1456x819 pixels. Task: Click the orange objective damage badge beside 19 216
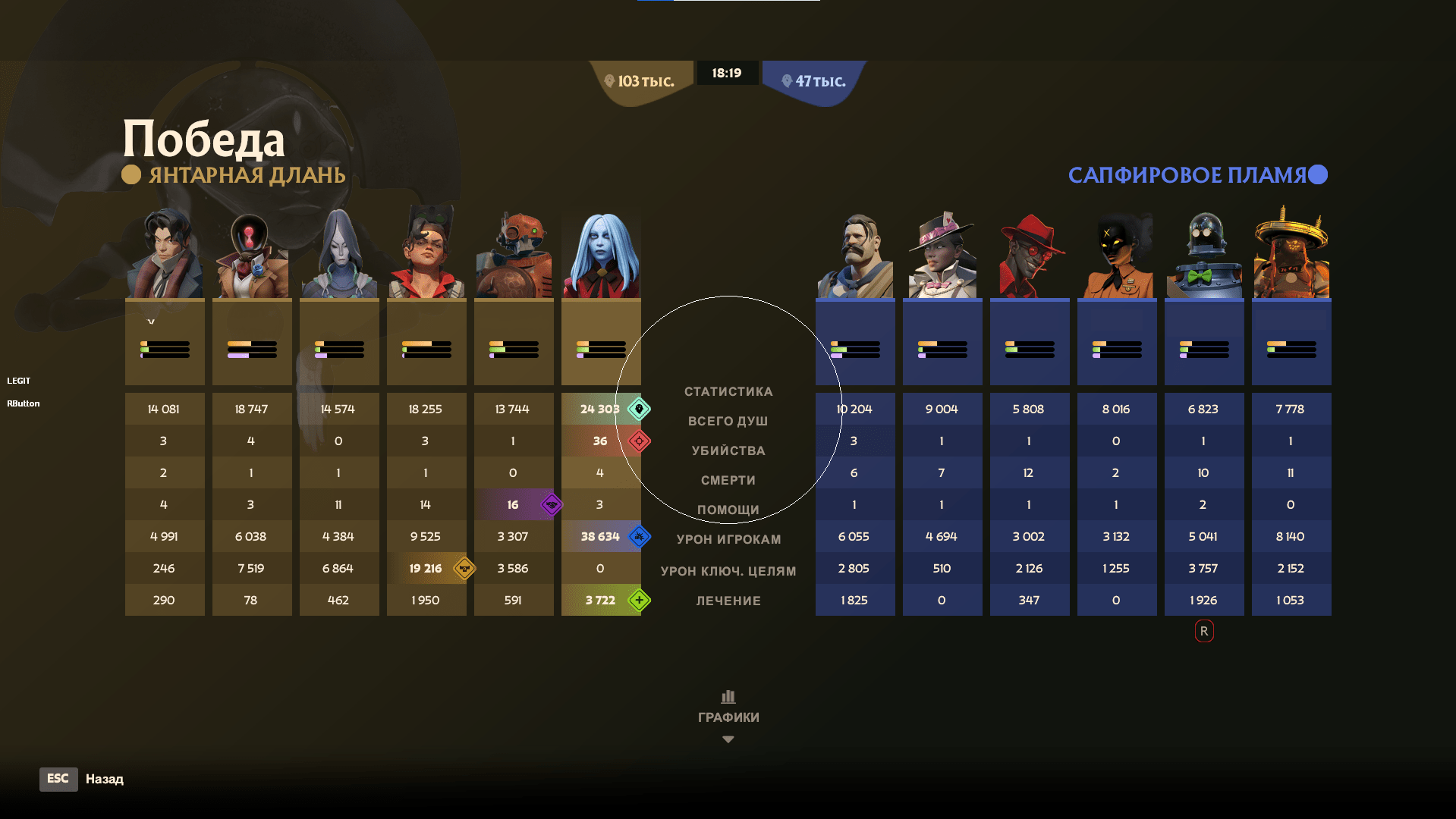click(464, 568)
